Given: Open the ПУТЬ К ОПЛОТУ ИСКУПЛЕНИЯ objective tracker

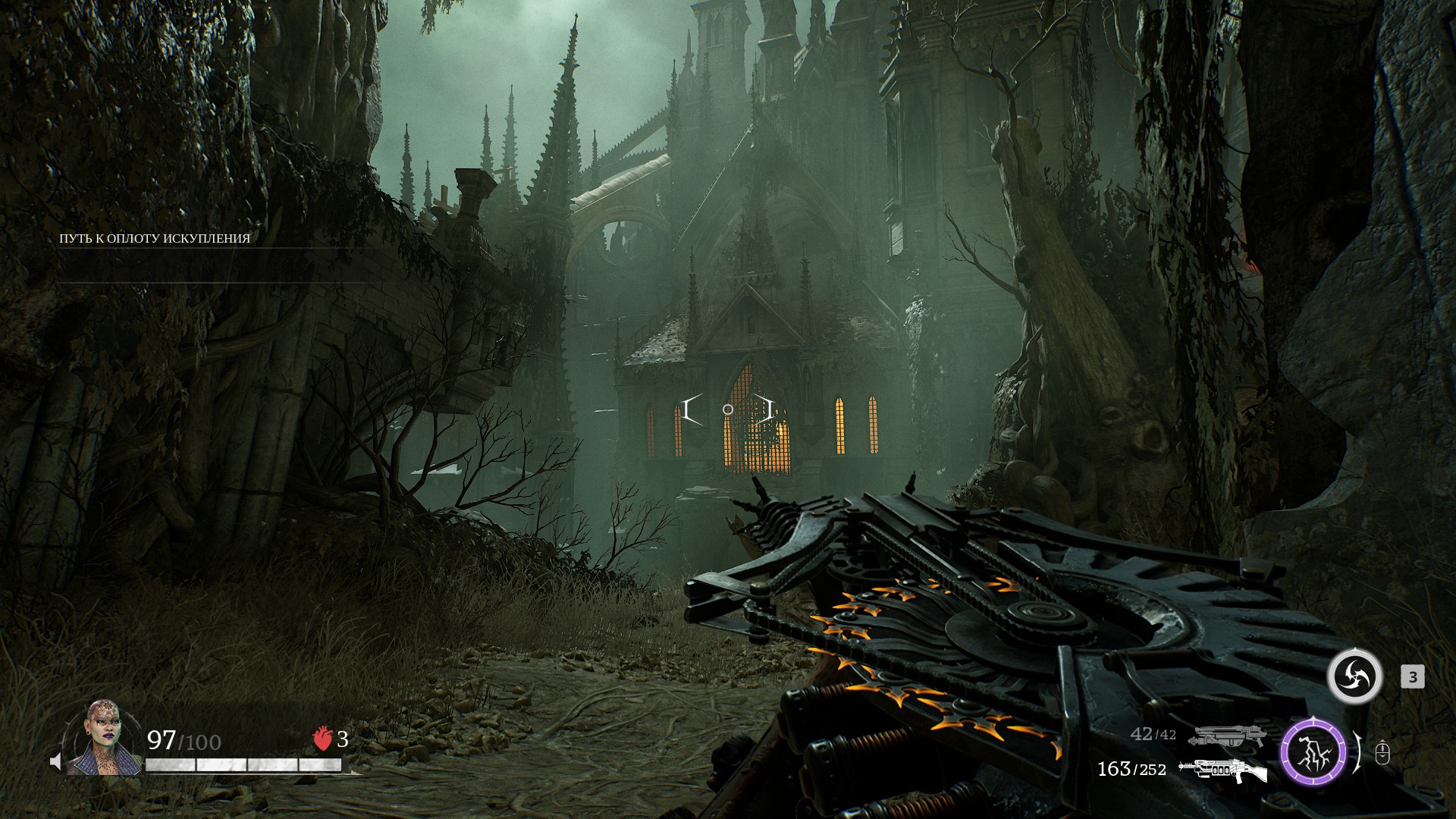Looking at the screenshot, I should pos(155,239).
